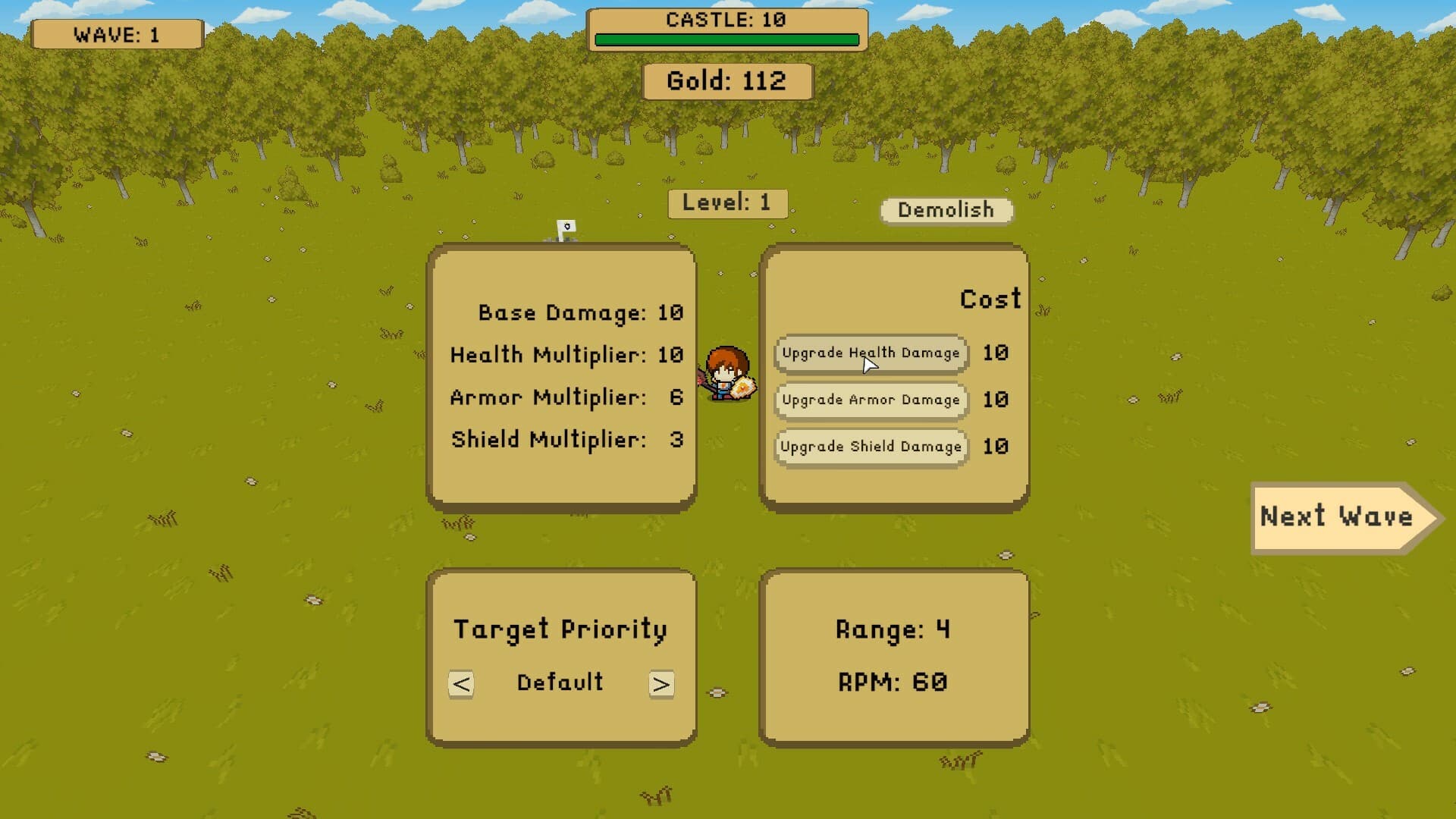Image resolution: width=1456 pixels, height=819 pixels.
Task: Click the Upgrade Health Damage button
Action: tap(870, 353)
